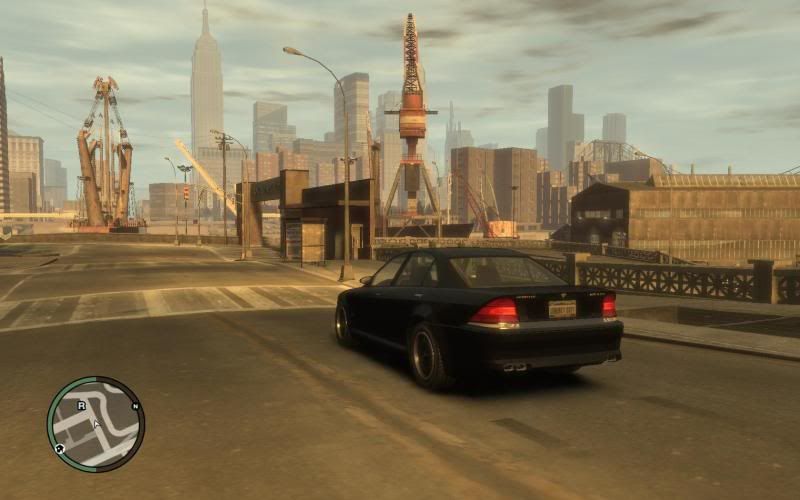Click the north N indicator on the radar
Image resolution: width=800 pixels, height=500 pixels.
click(135, 407)
